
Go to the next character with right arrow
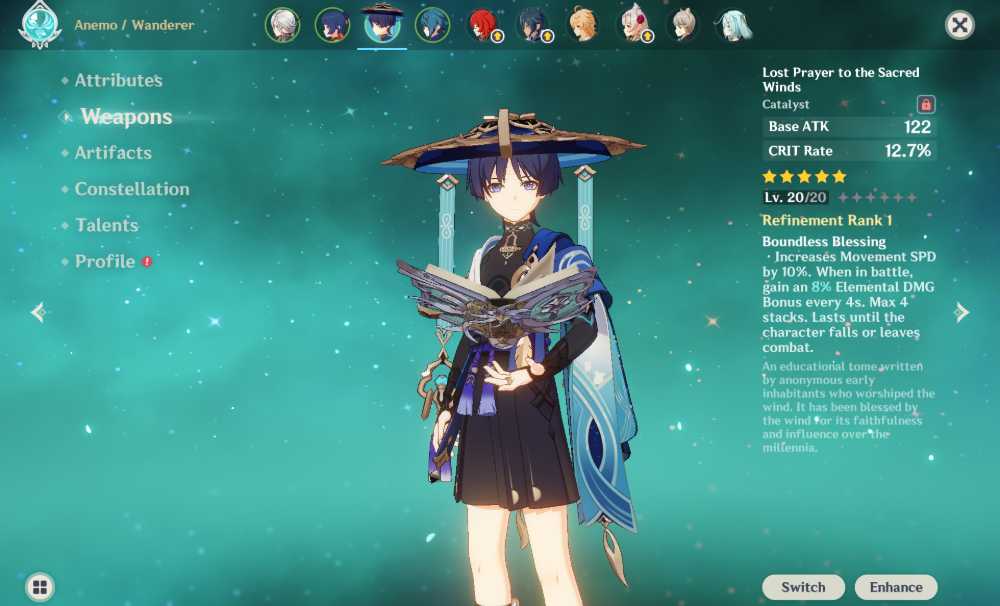tap(962, 312)
